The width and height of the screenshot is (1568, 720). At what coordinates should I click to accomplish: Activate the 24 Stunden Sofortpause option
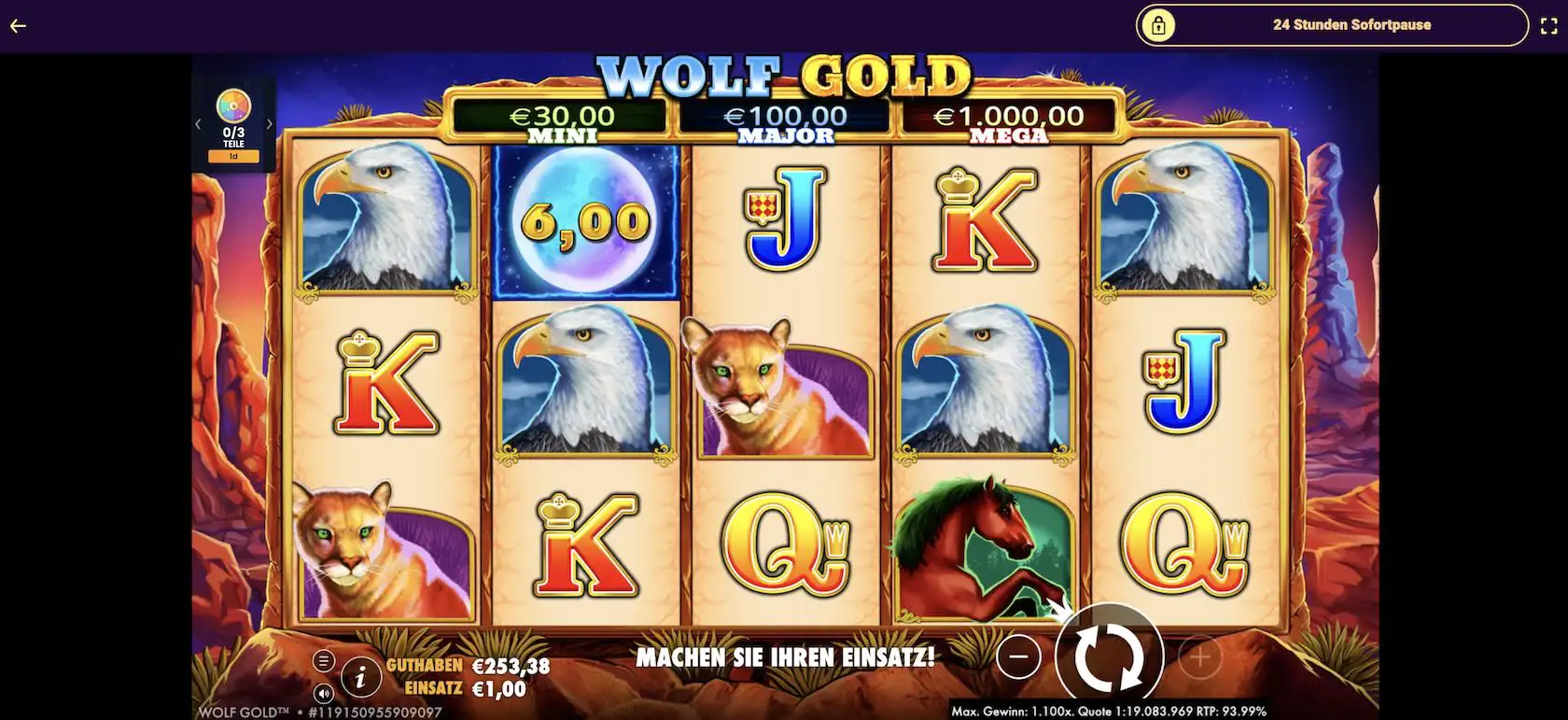1351,24
